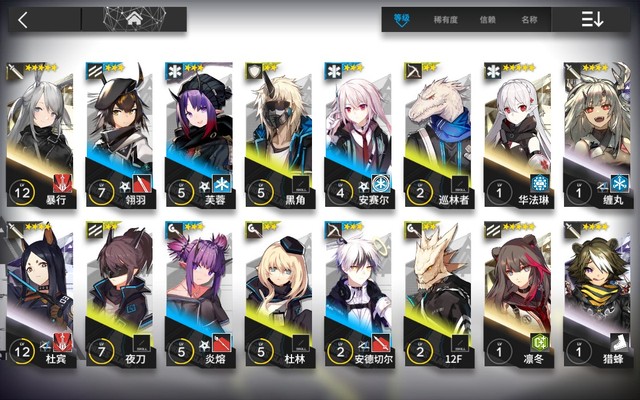This screenshot has width=640, height=400.
Task: Select the 巡林者 operator card
Action: (438, 130)
